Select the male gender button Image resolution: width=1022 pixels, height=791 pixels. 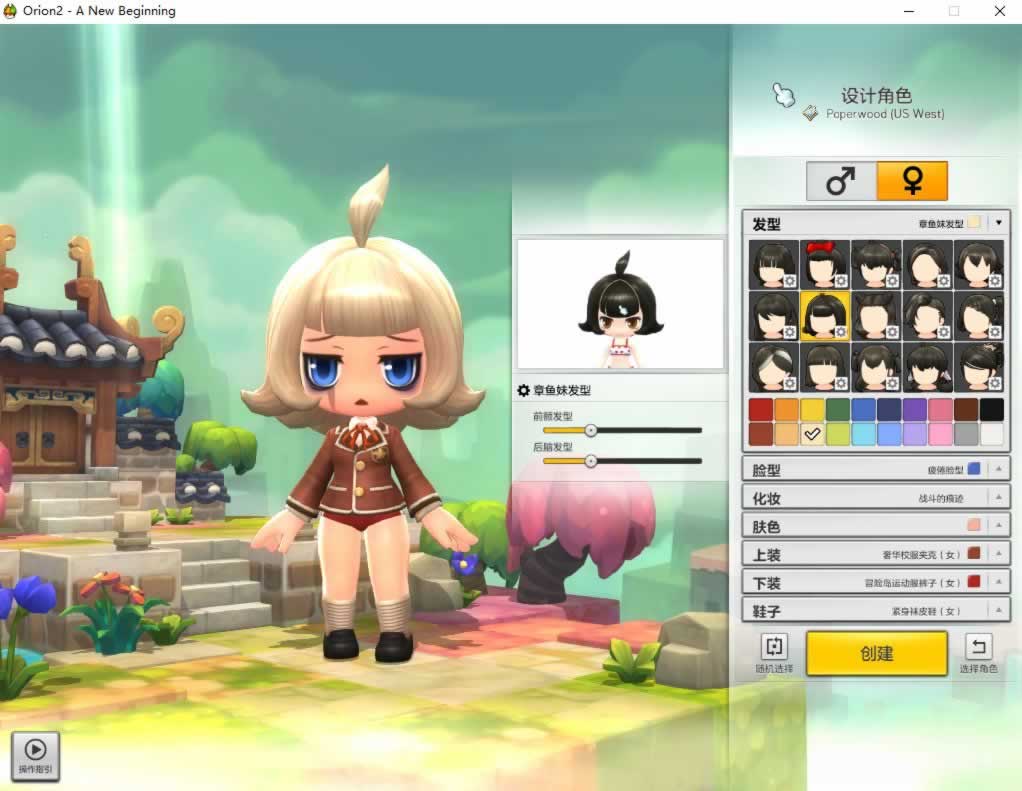pyautogui.click(x=841, y=181)
